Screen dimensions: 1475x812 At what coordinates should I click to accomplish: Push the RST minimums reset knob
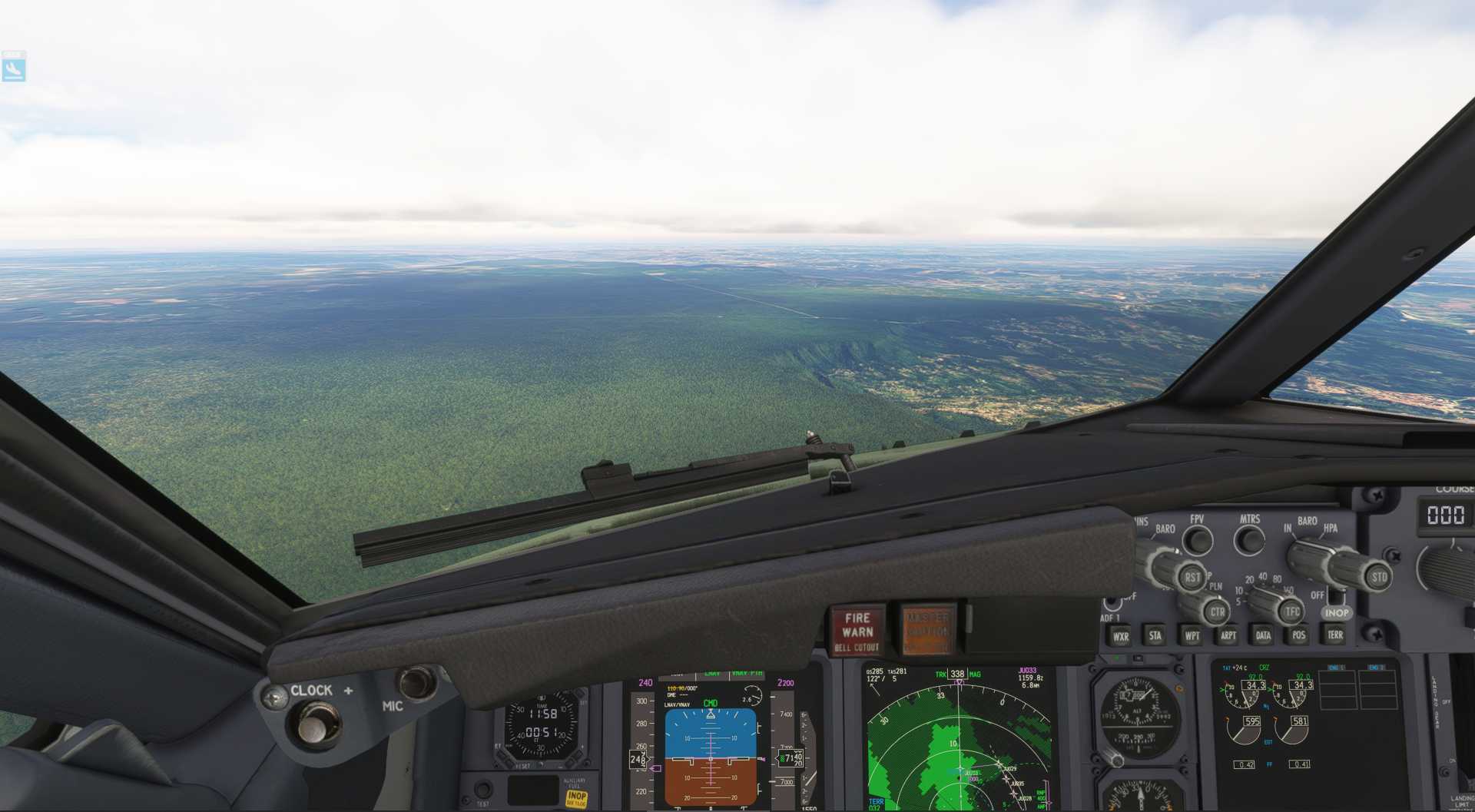[1191, 576]
